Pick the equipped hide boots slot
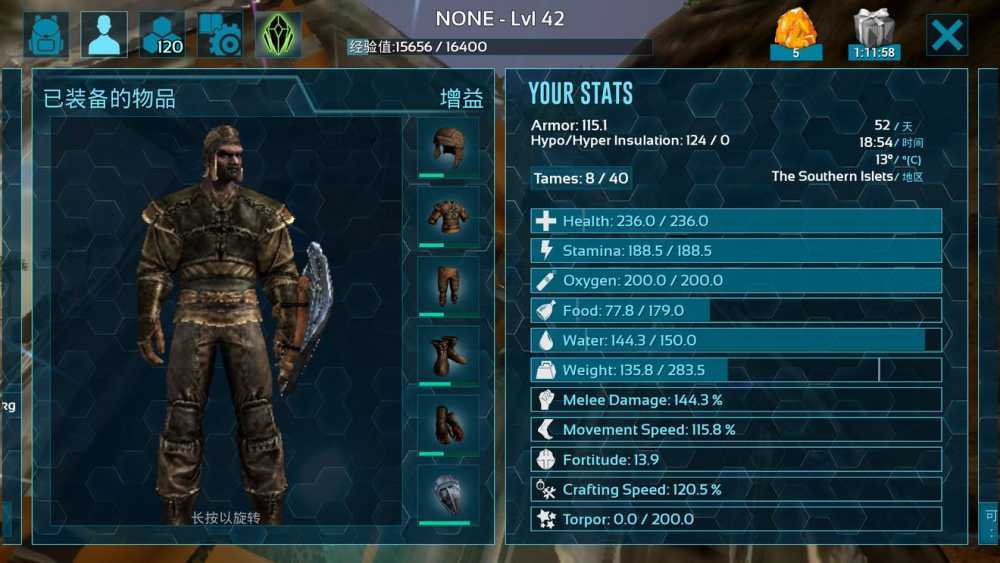 tap(448, 356)
